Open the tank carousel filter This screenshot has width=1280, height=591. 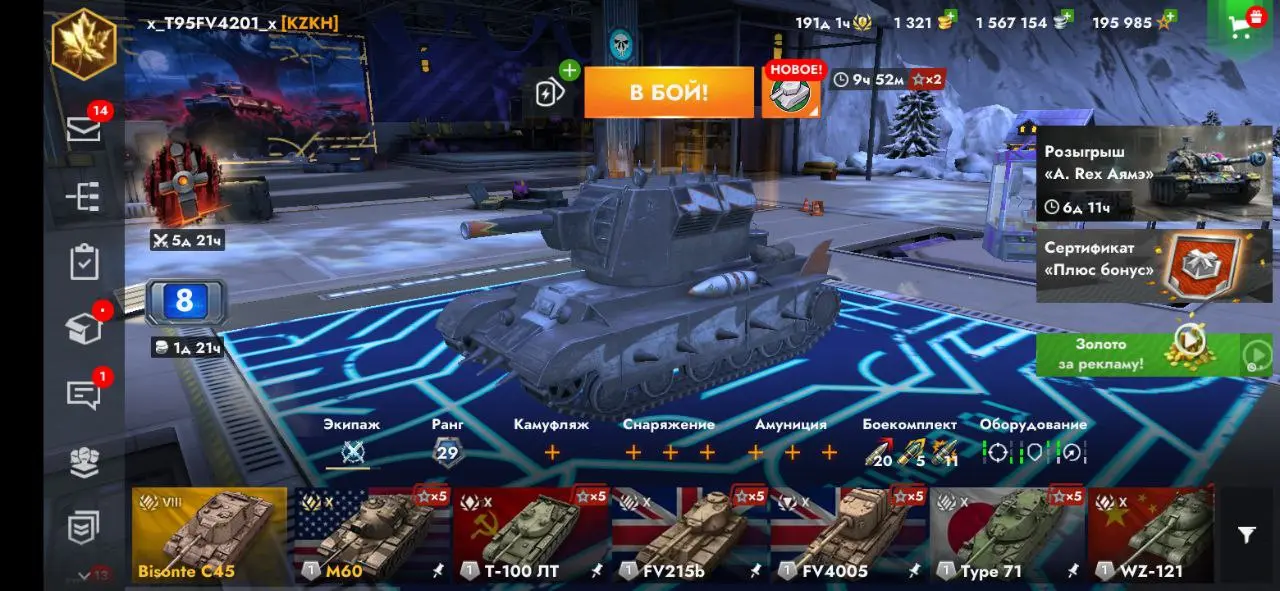pyautogui.click(x=1246, y=535)
